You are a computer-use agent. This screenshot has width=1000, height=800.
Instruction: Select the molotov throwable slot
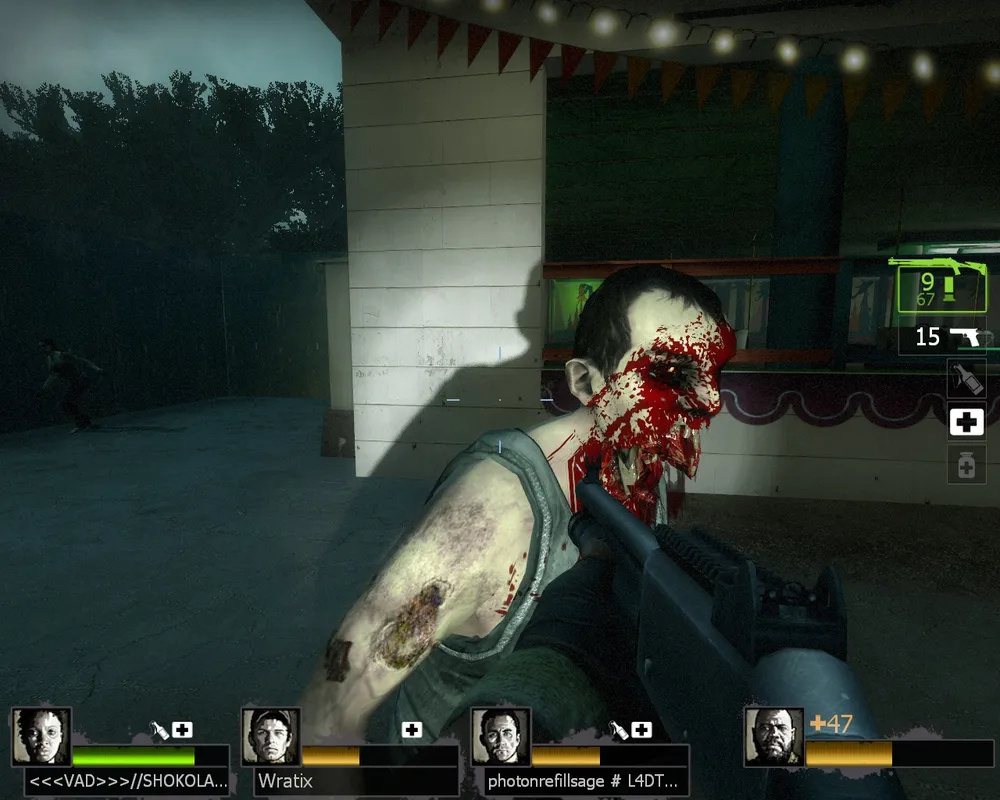966,379
